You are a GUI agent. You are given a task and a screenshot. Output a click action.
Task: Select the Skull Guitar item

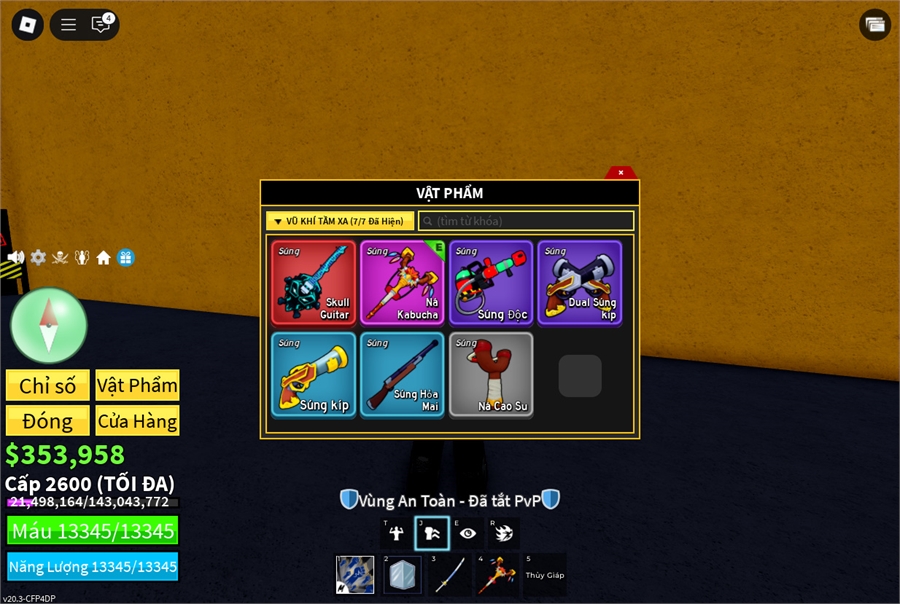click(x=313, y=282)
